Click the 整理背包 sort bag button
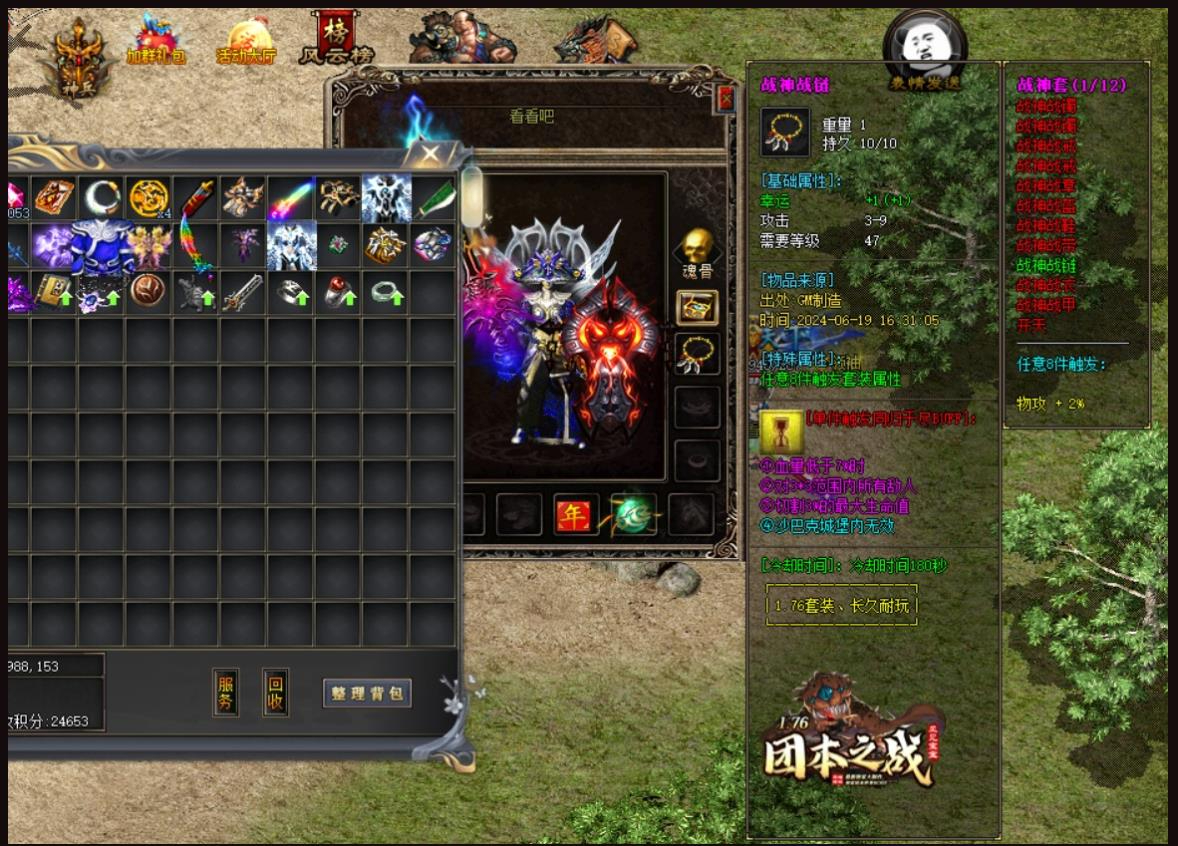The height and width of the screenshot is (846, 1178). [367, 693]
